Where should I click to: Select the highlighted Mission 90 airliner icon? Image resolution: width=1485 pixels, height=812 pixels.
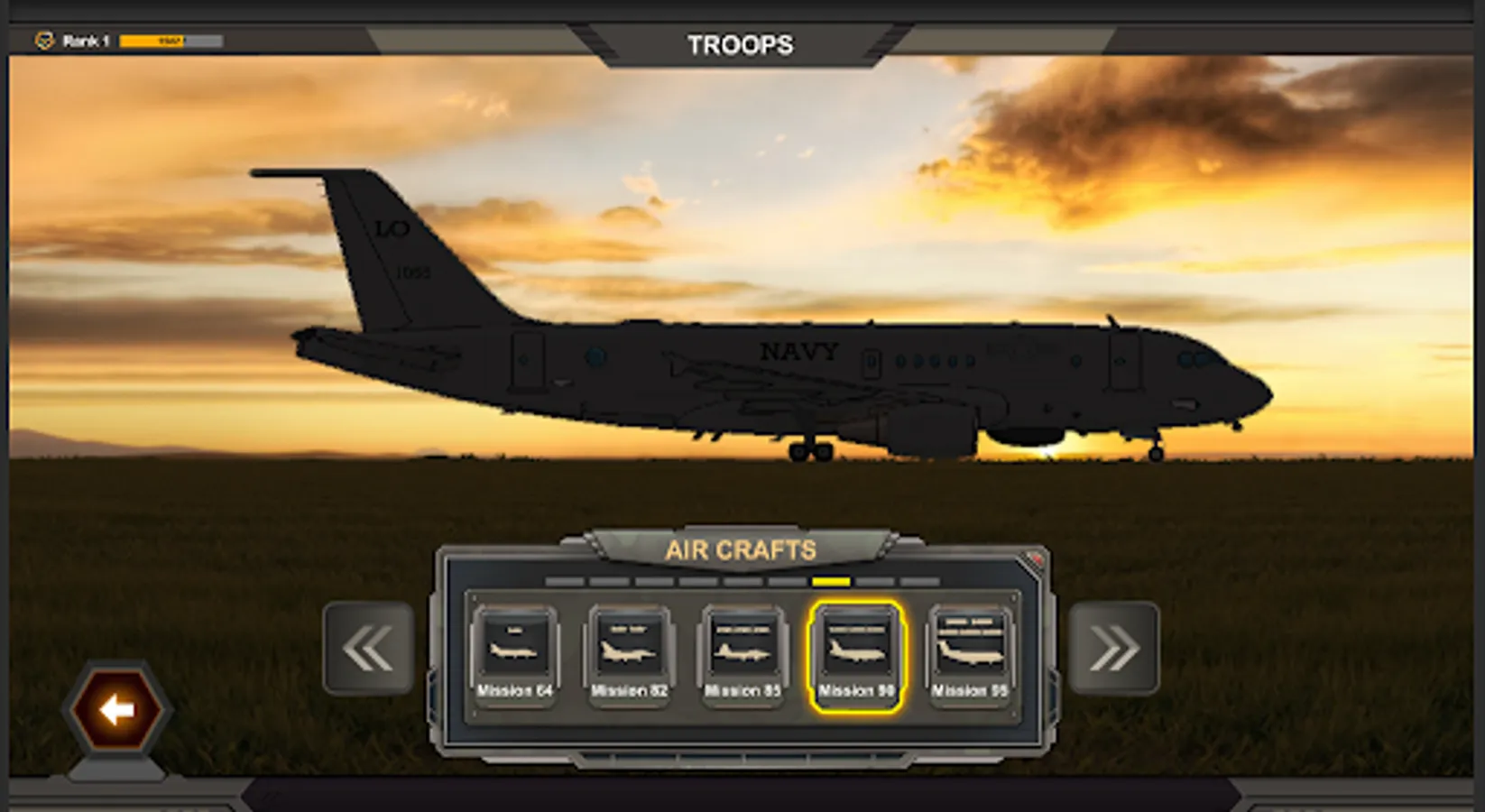855,645
